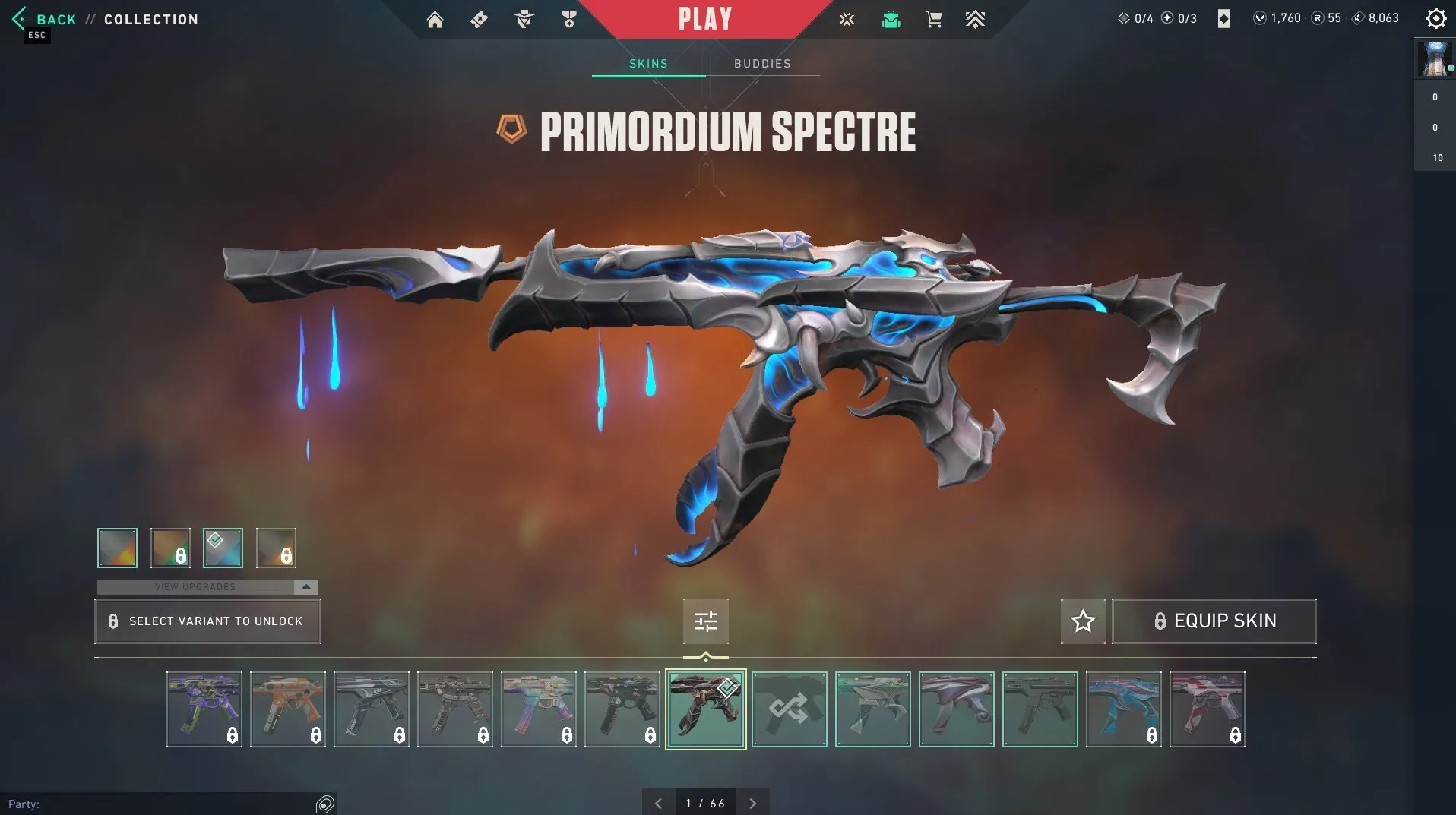Viewport: 1456px width, 815px height.
Task: Open the Settings gear in the top-right corner
Action: pos(1435,17)
